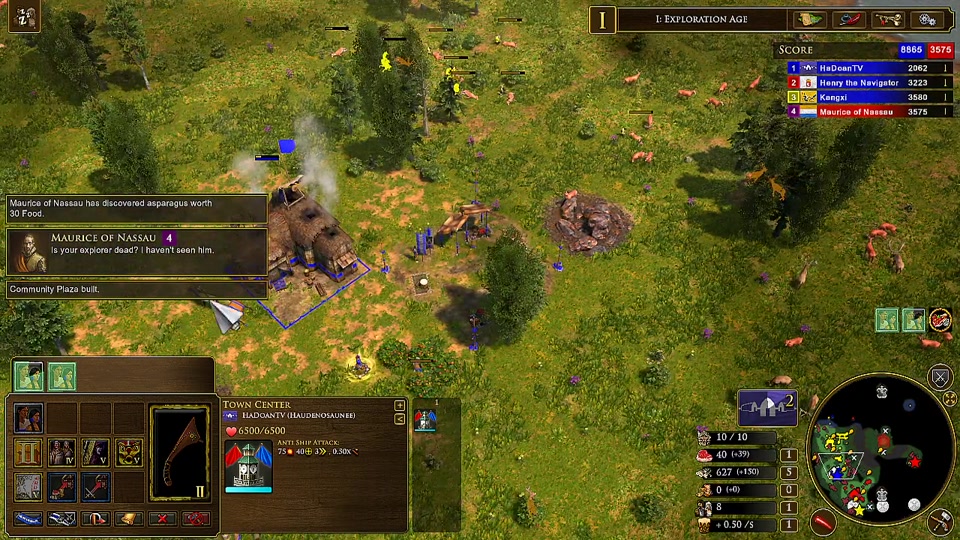Click the crossed swords shield button by minimap
Image resolution: width=960 pixels, height=540 pixels.
[940, 377]
